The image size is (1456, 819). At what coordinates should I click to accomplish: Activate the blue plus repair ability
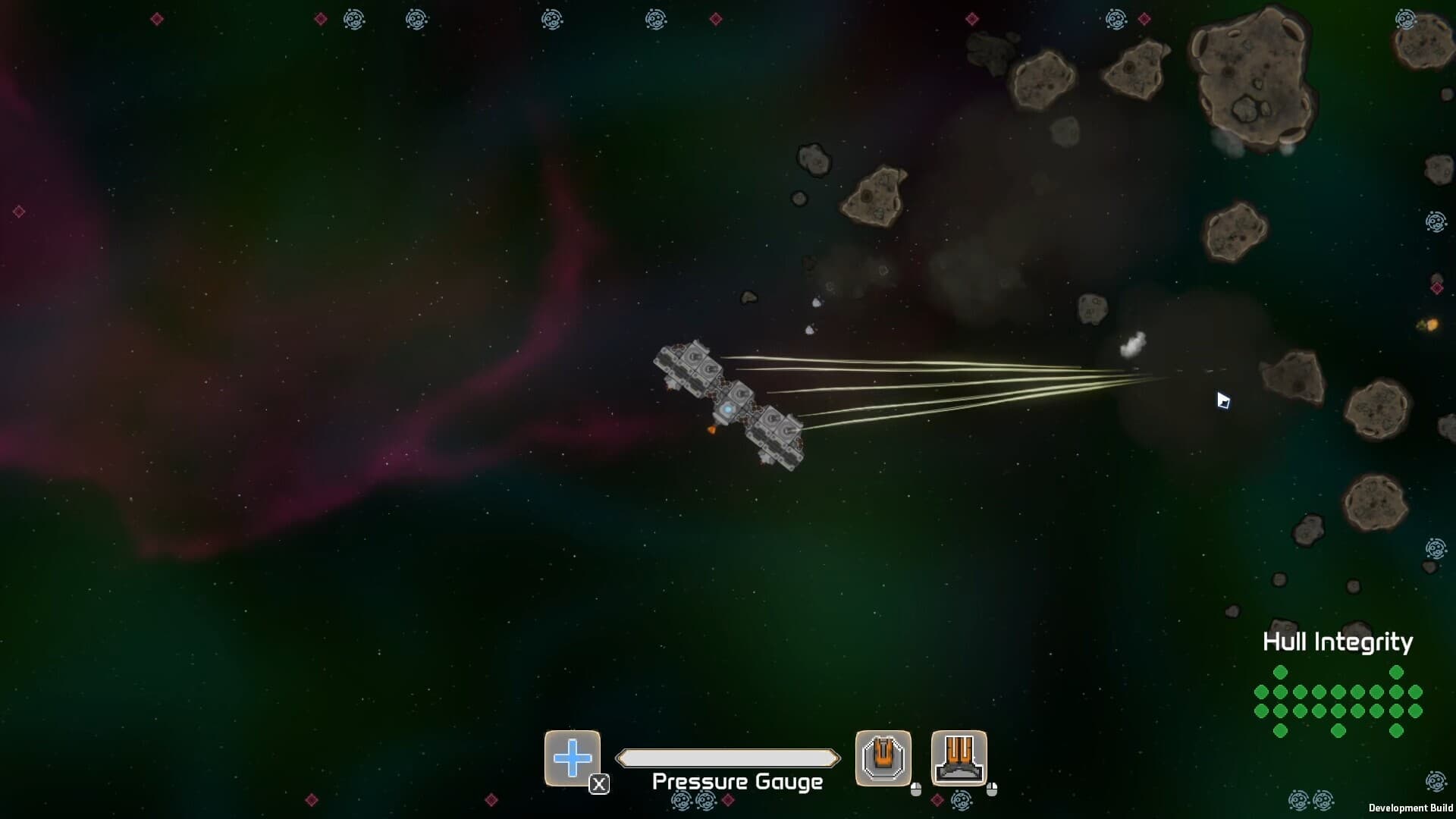point(573,758)
